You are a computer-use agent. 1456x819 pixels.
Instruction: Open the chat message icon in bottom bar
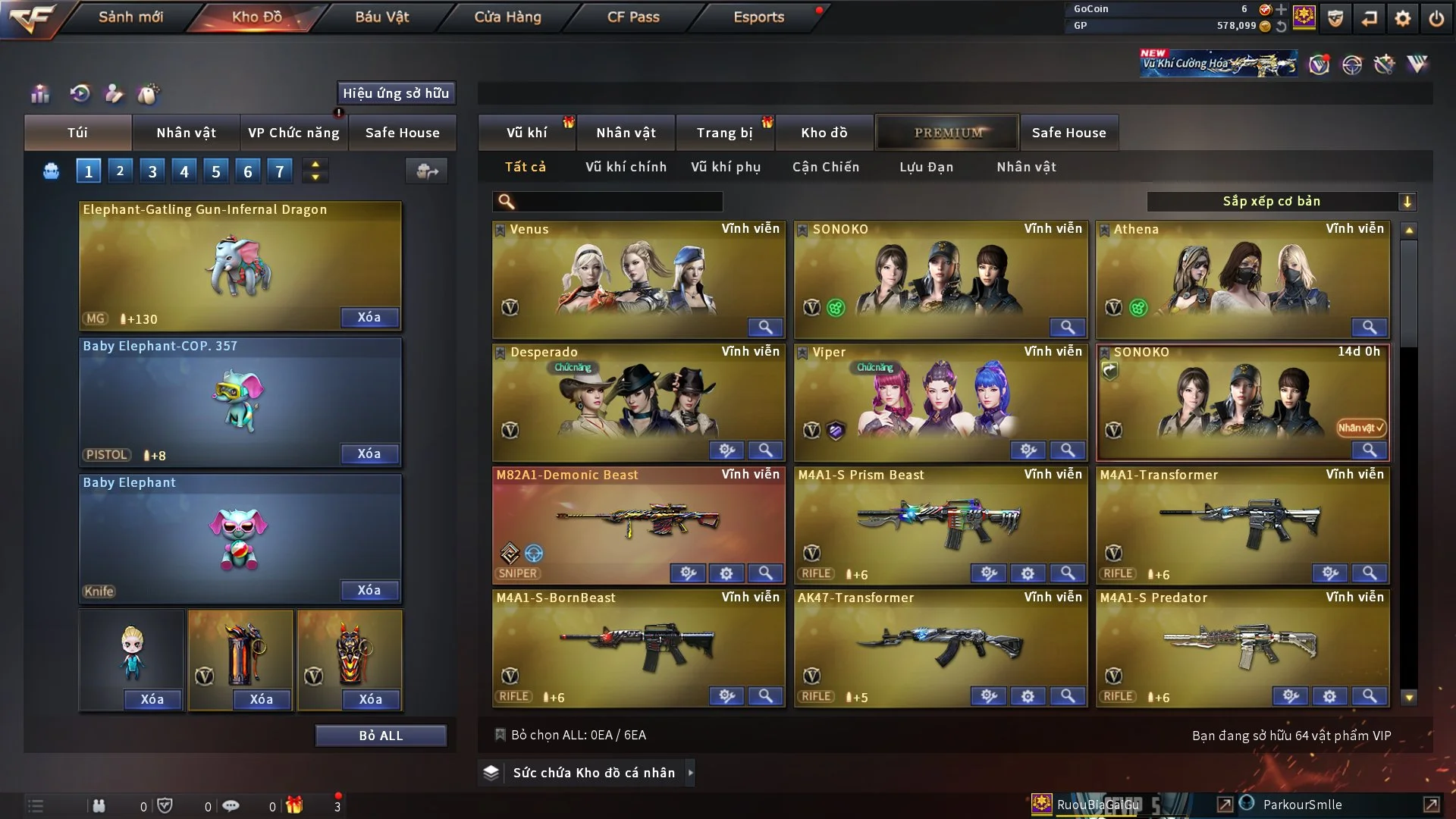pos(231,805)
